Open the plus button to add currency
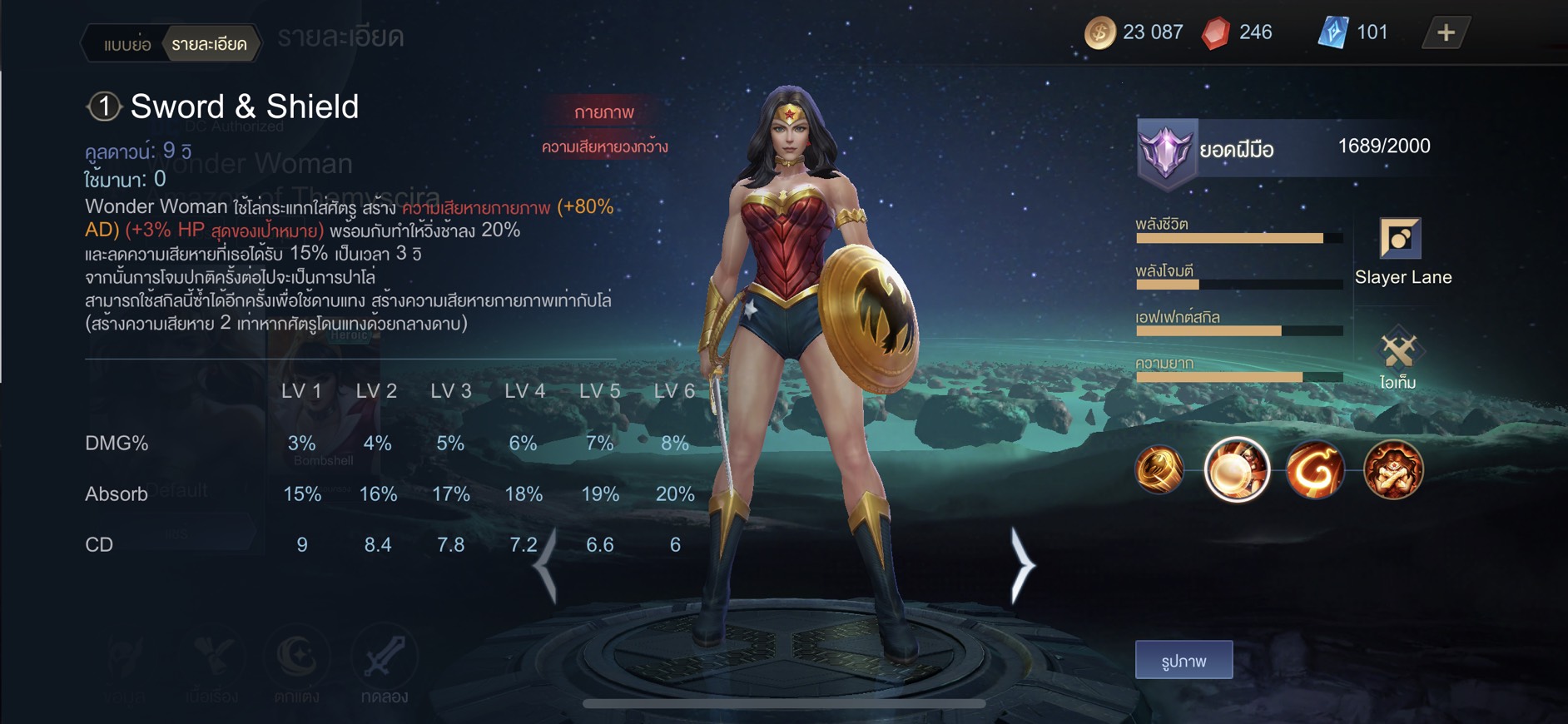This screenshot has height=724, width=1568. (x=1446, y=32)
